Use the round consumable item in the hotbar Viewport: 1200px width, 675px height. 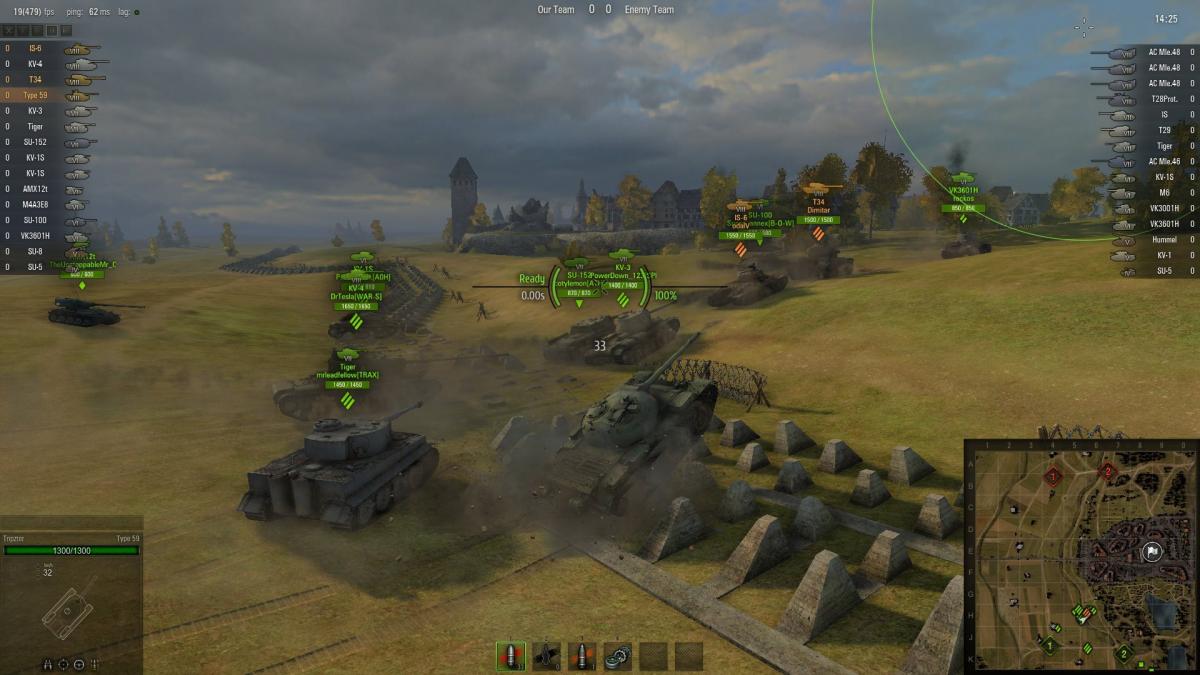click(x=617, y=656)
